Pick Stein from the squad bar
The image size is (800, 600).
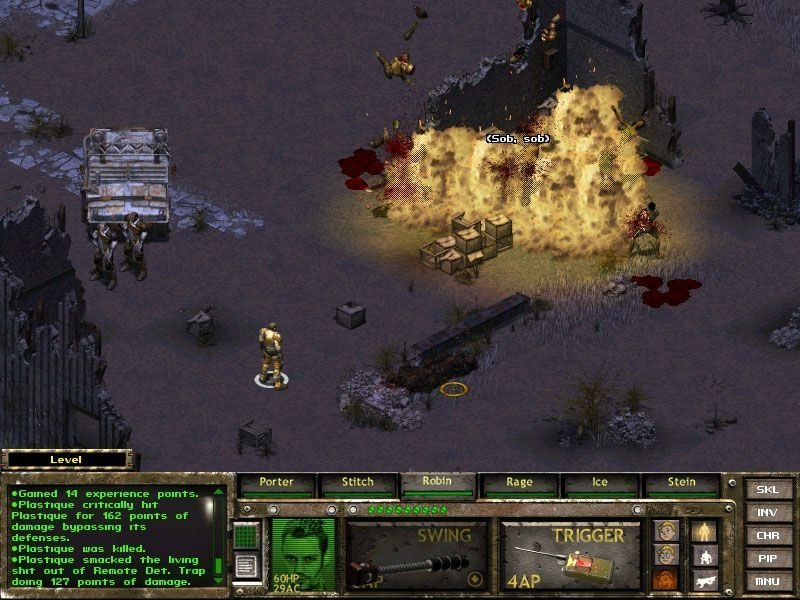point(681,483)
